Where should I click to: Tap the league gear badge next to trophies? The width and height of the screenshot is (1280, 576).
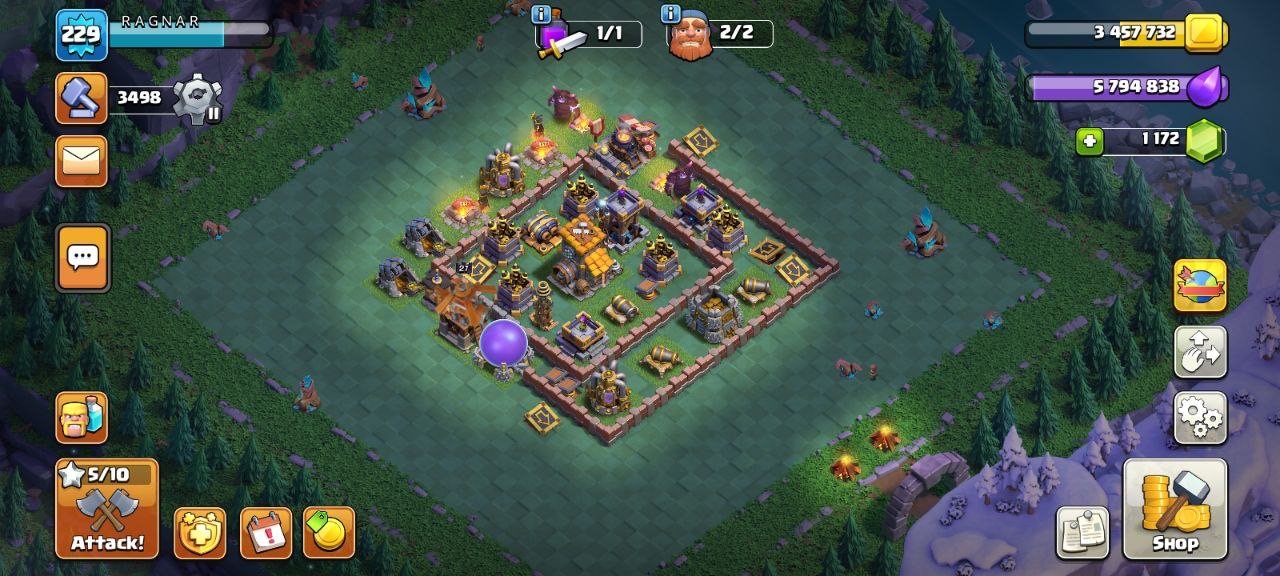pos(197,99)
